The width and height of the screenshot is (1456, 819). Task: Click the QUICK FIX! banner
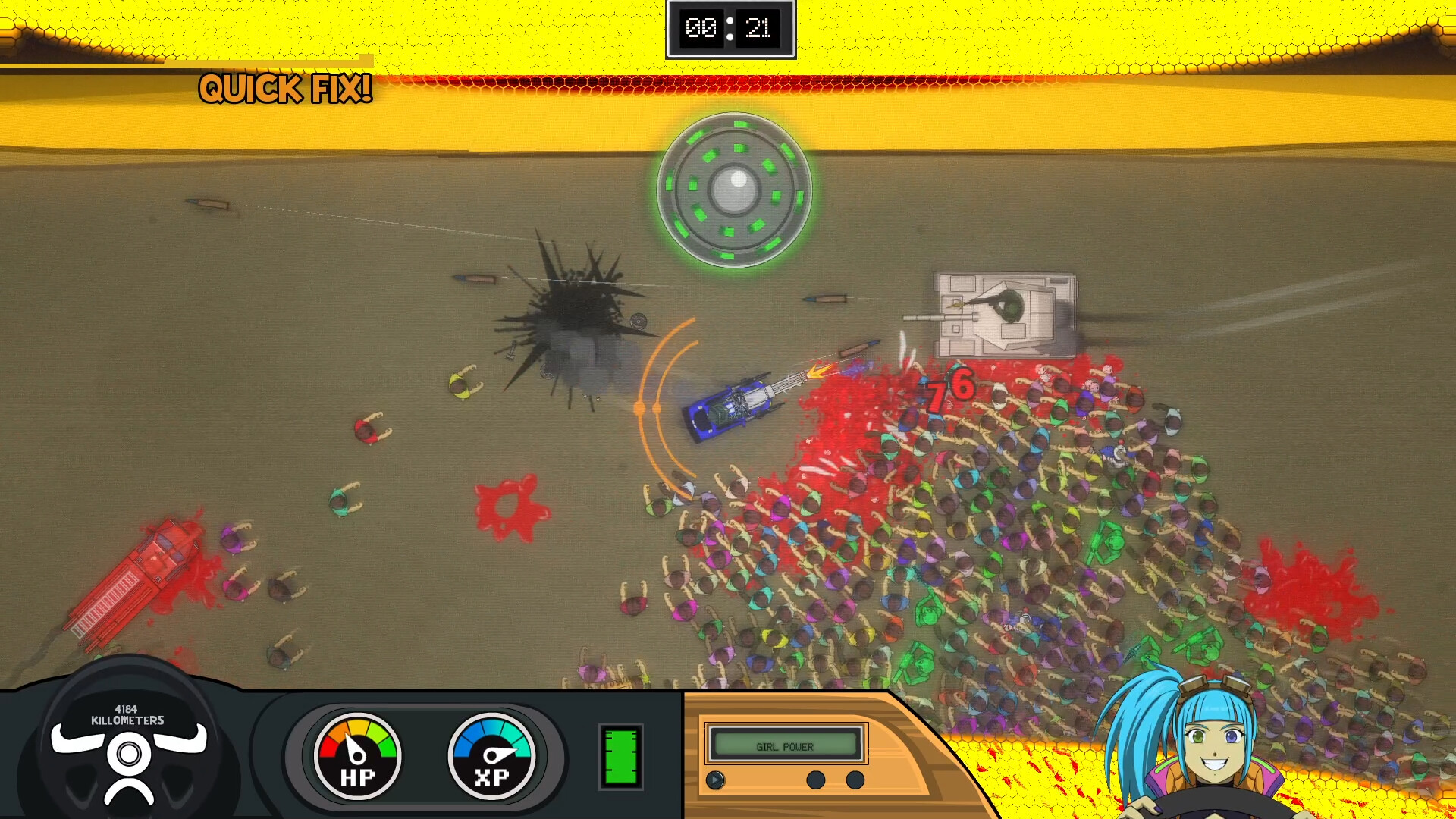(284, 89)
